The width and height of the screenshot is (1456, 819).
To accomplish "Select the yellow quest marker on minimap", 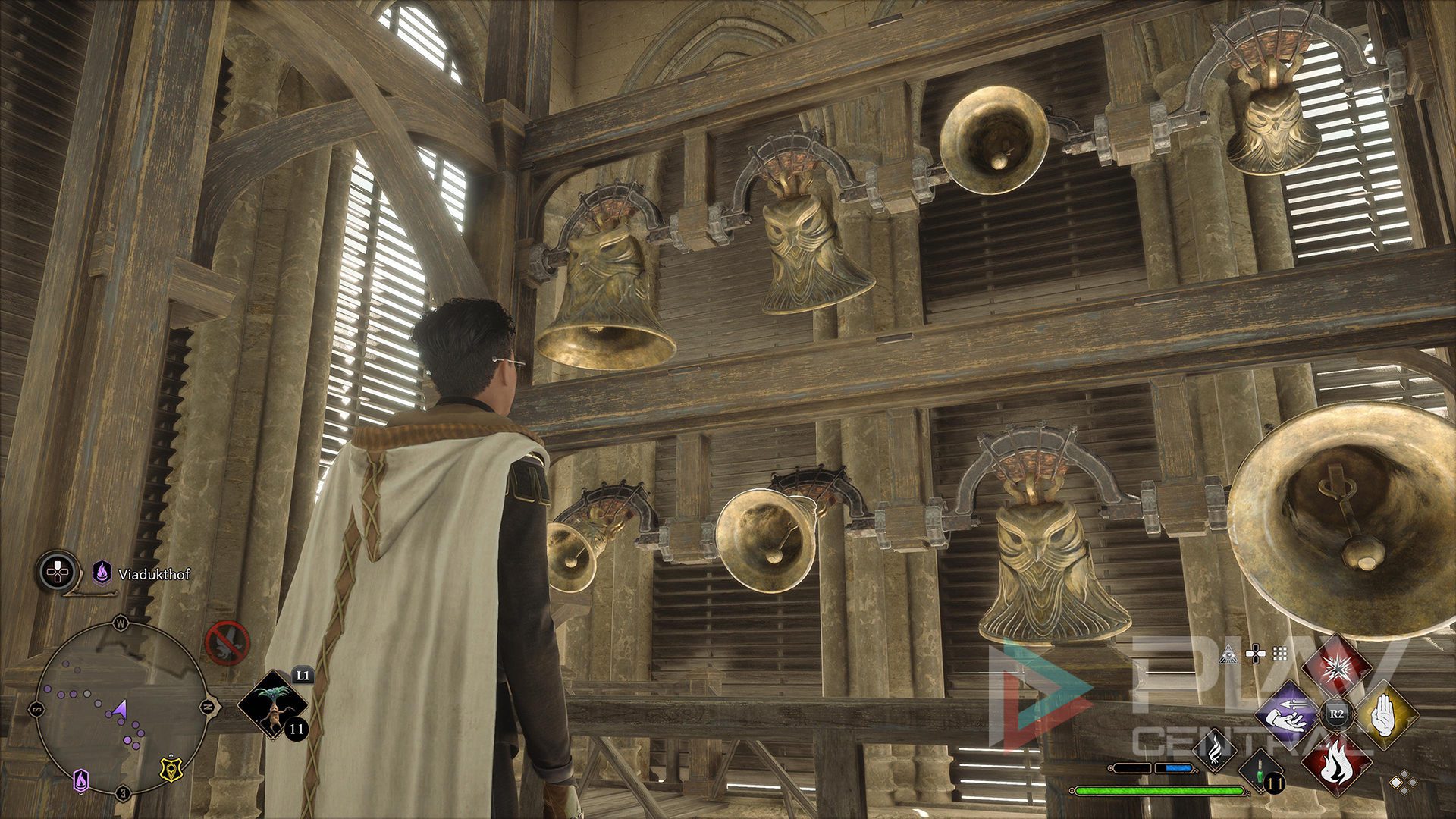I will point(169,770).
